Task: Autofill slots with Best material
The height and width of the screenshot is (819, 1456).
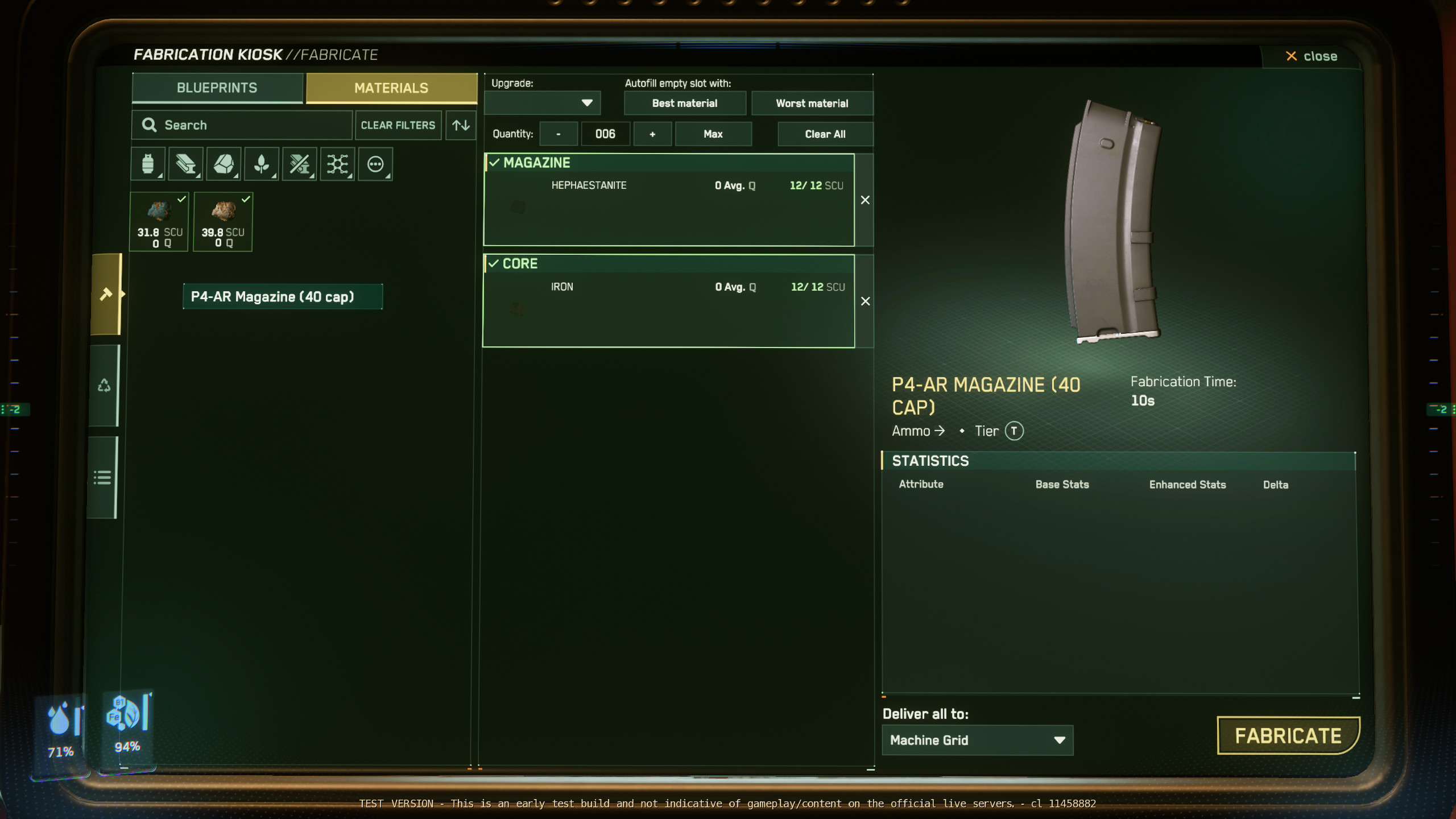Action: (x=685, y=104)
